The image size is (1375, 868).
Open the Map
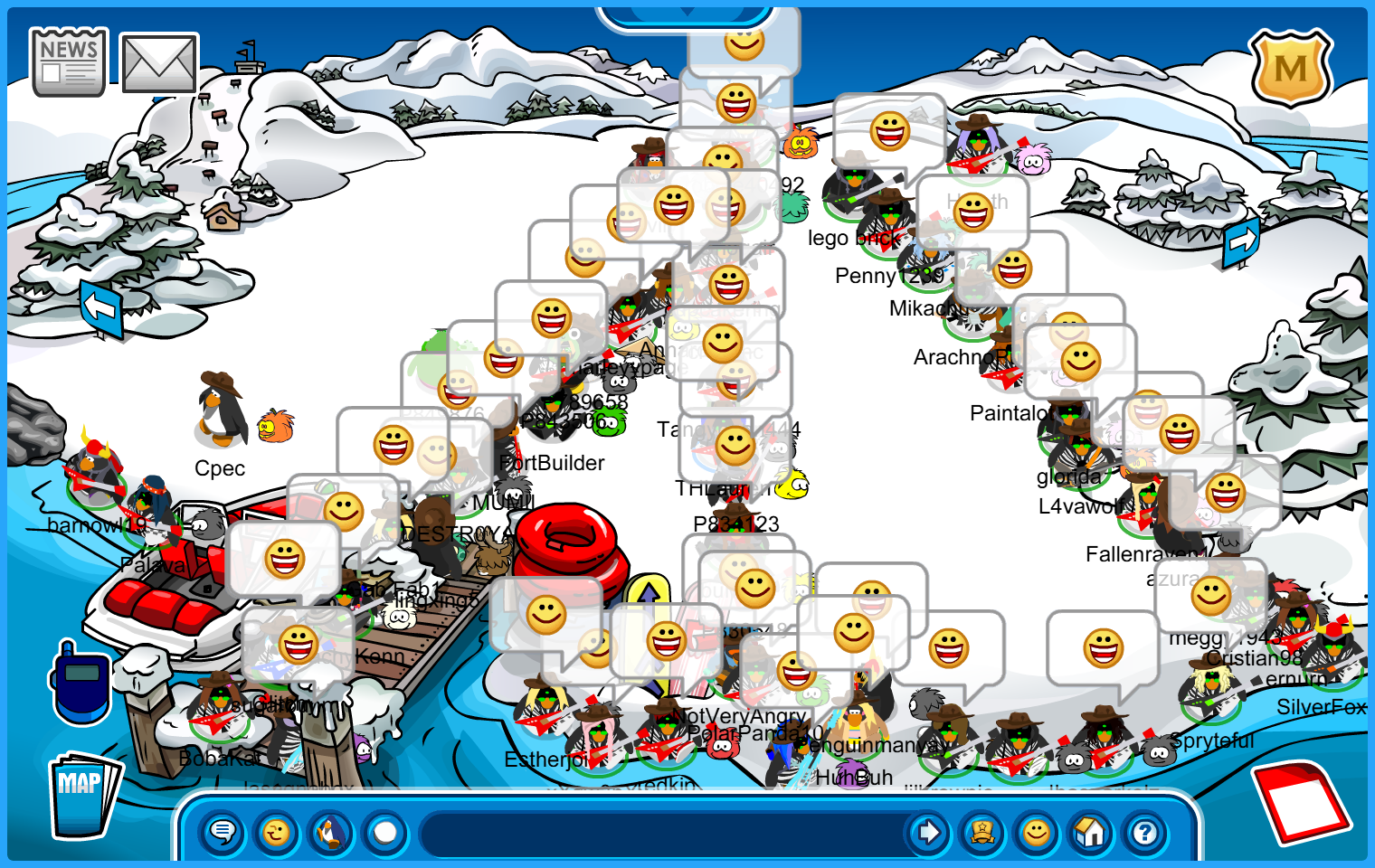click(83, 793)
